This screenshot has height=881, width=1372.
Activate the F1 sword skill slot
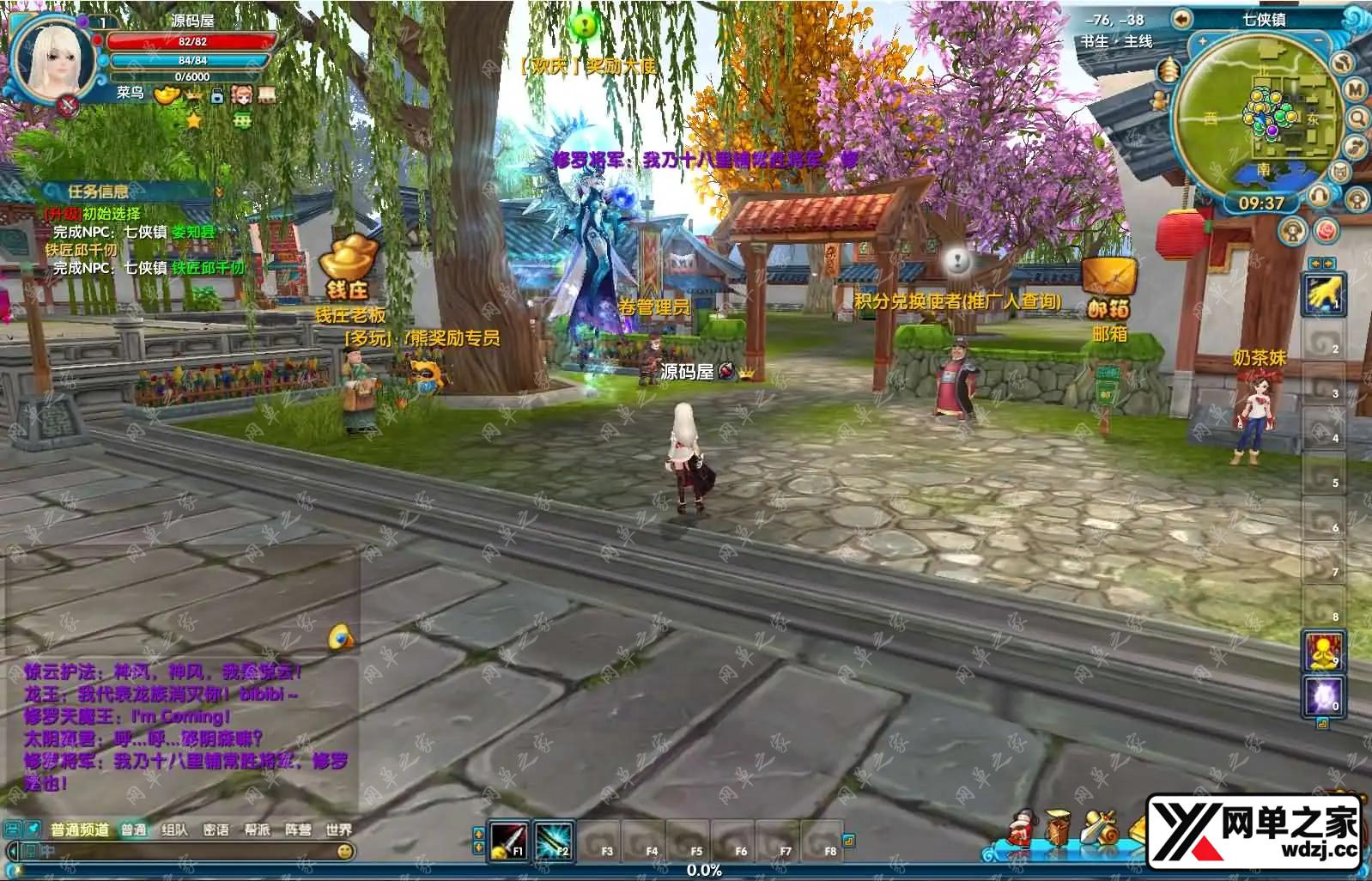(x=508, y=841)
